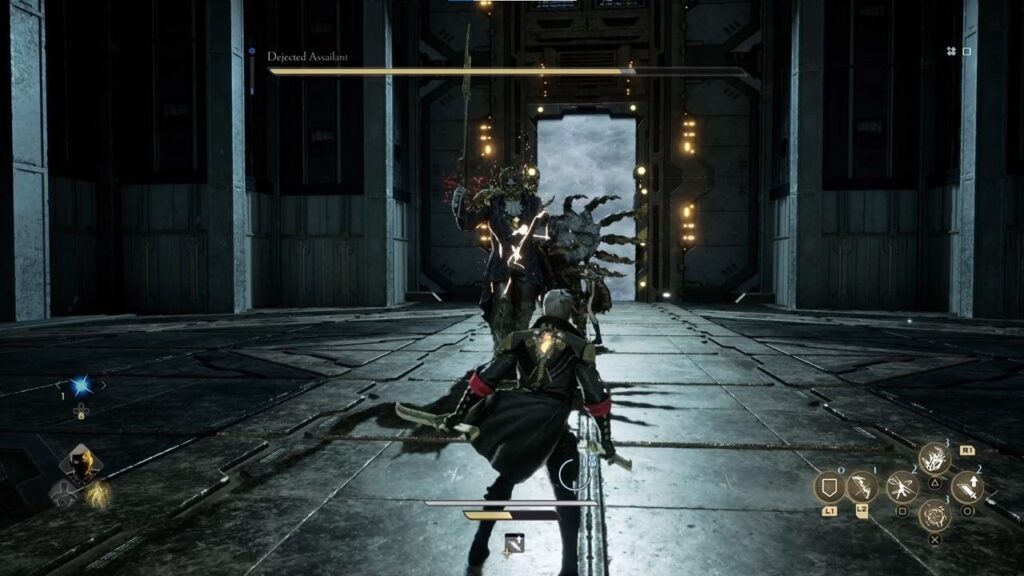1024x576 pixels.
Task: Cycle quick item with the left arrow
Action: [60, 385]
